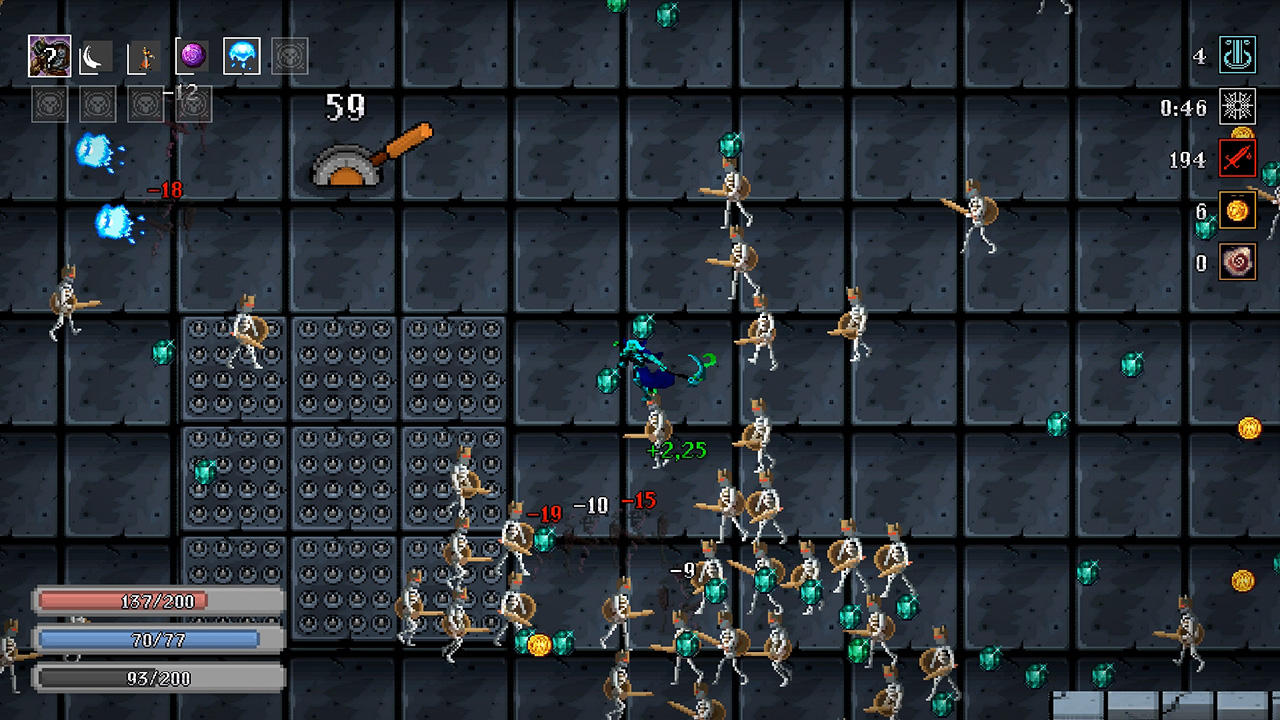Click the snowflake icon beside the timer

(x=1237, y=108)
